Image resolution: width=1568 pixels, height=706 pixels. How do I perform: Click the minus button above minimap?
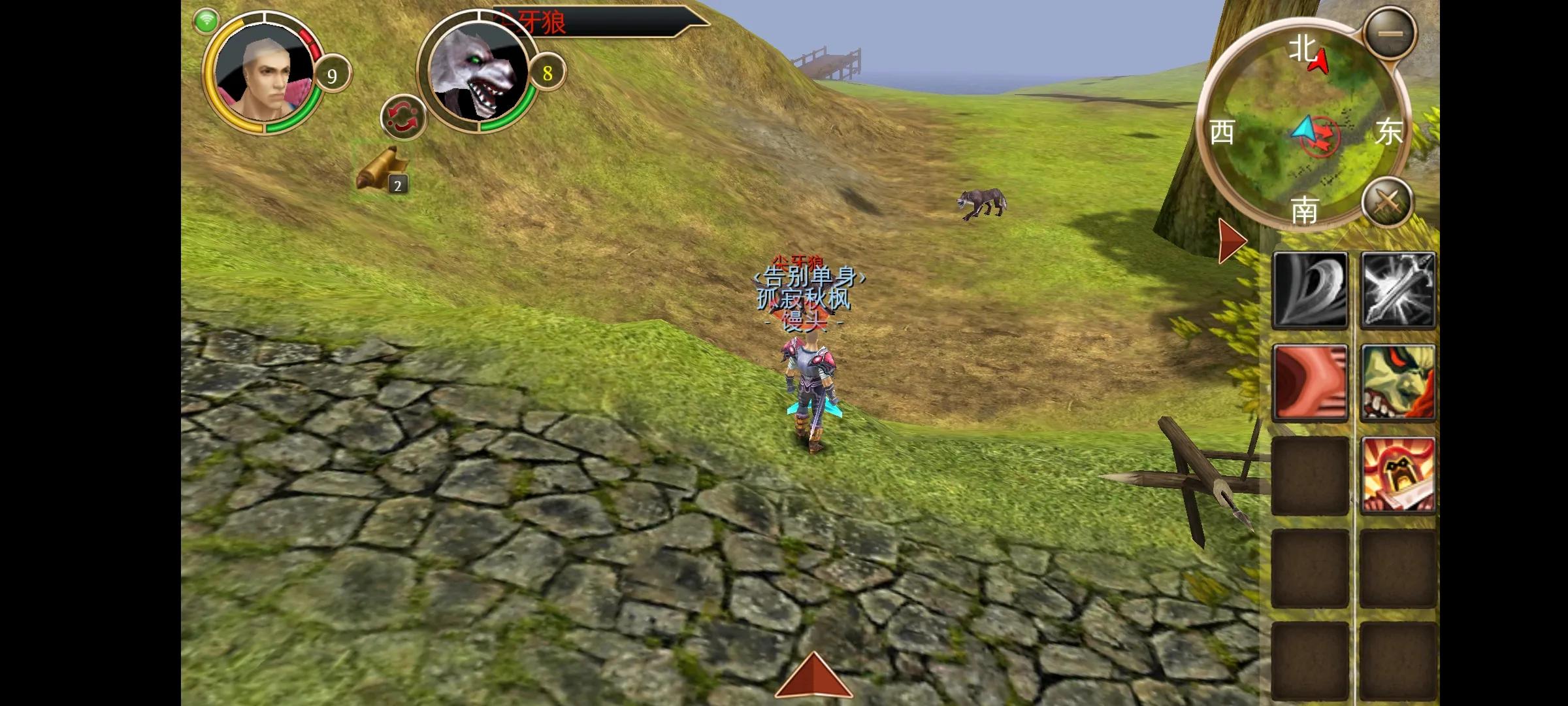click(1390, 33)
